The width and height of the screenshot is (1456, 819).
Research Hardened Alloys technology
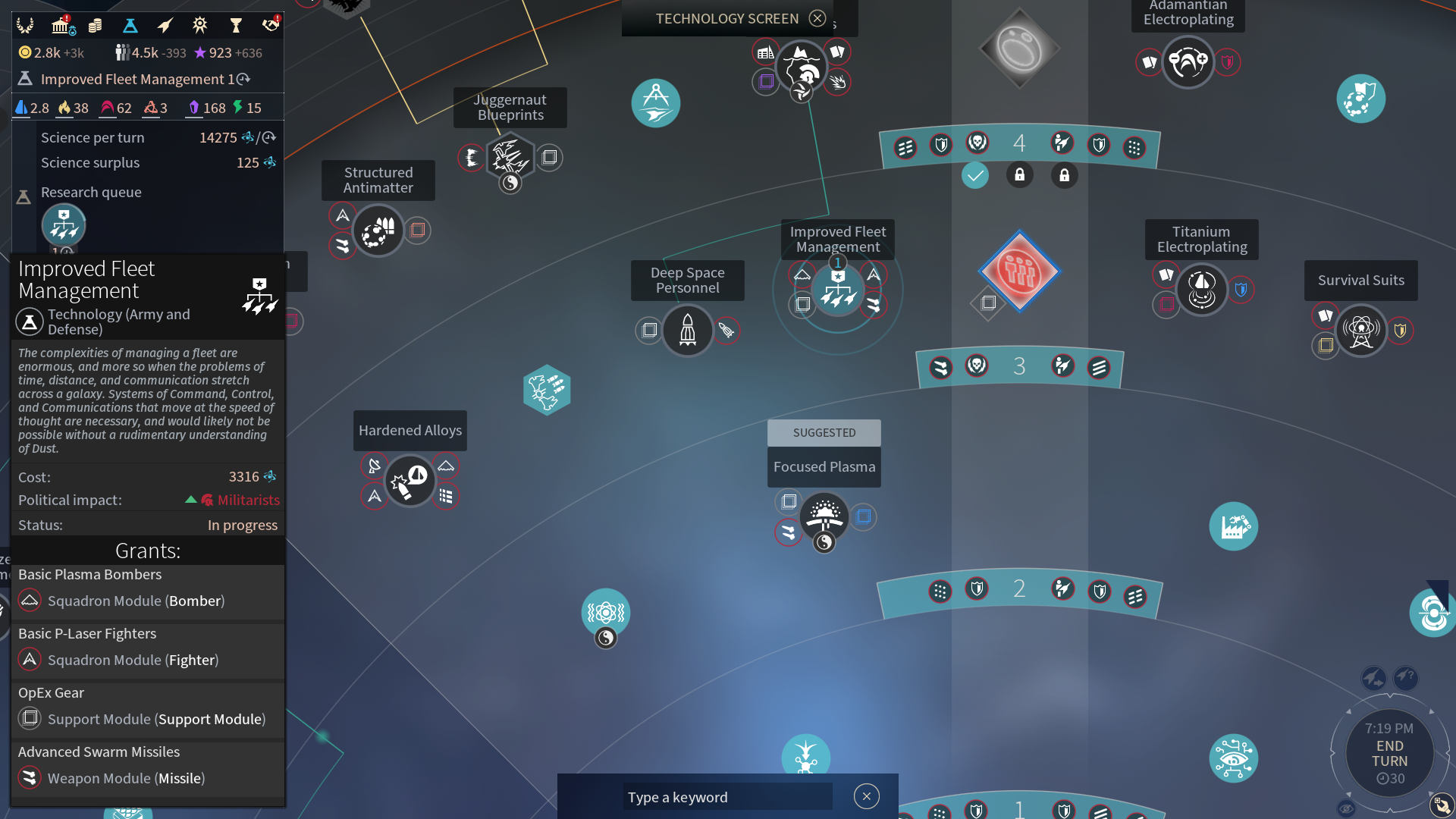(409, 481)
